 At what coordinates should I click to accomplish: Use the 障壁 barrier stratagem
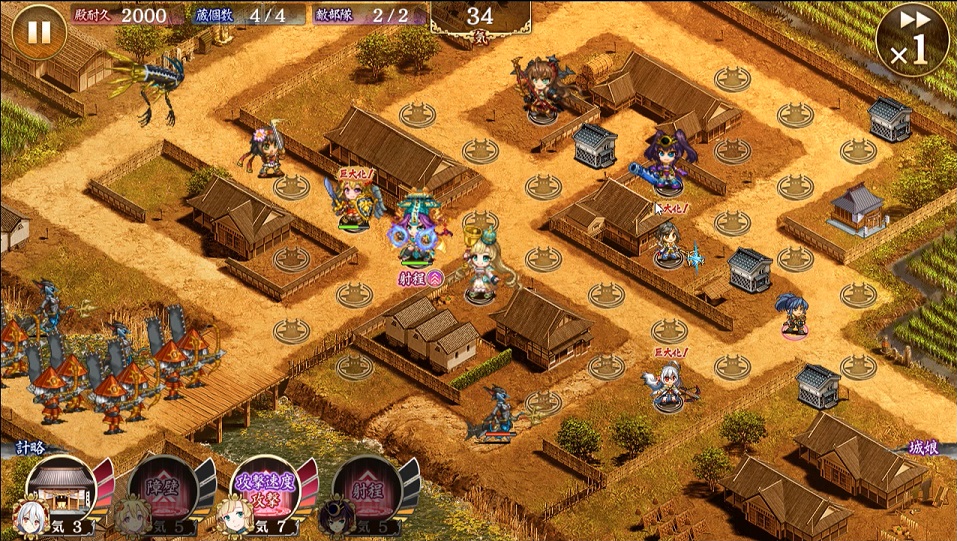coord(160,494)
